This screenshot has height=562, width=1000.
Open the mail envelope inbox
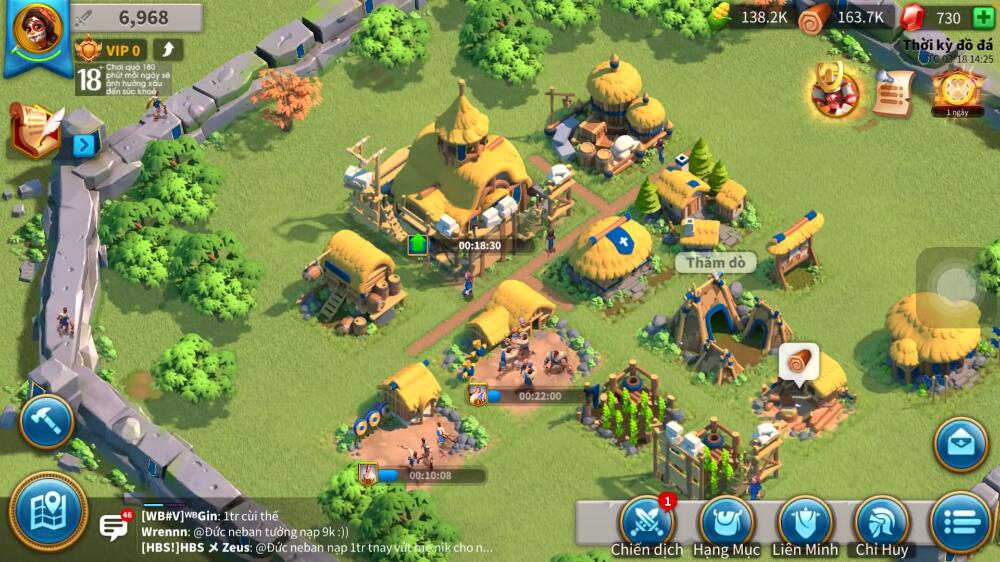point(961,444)
